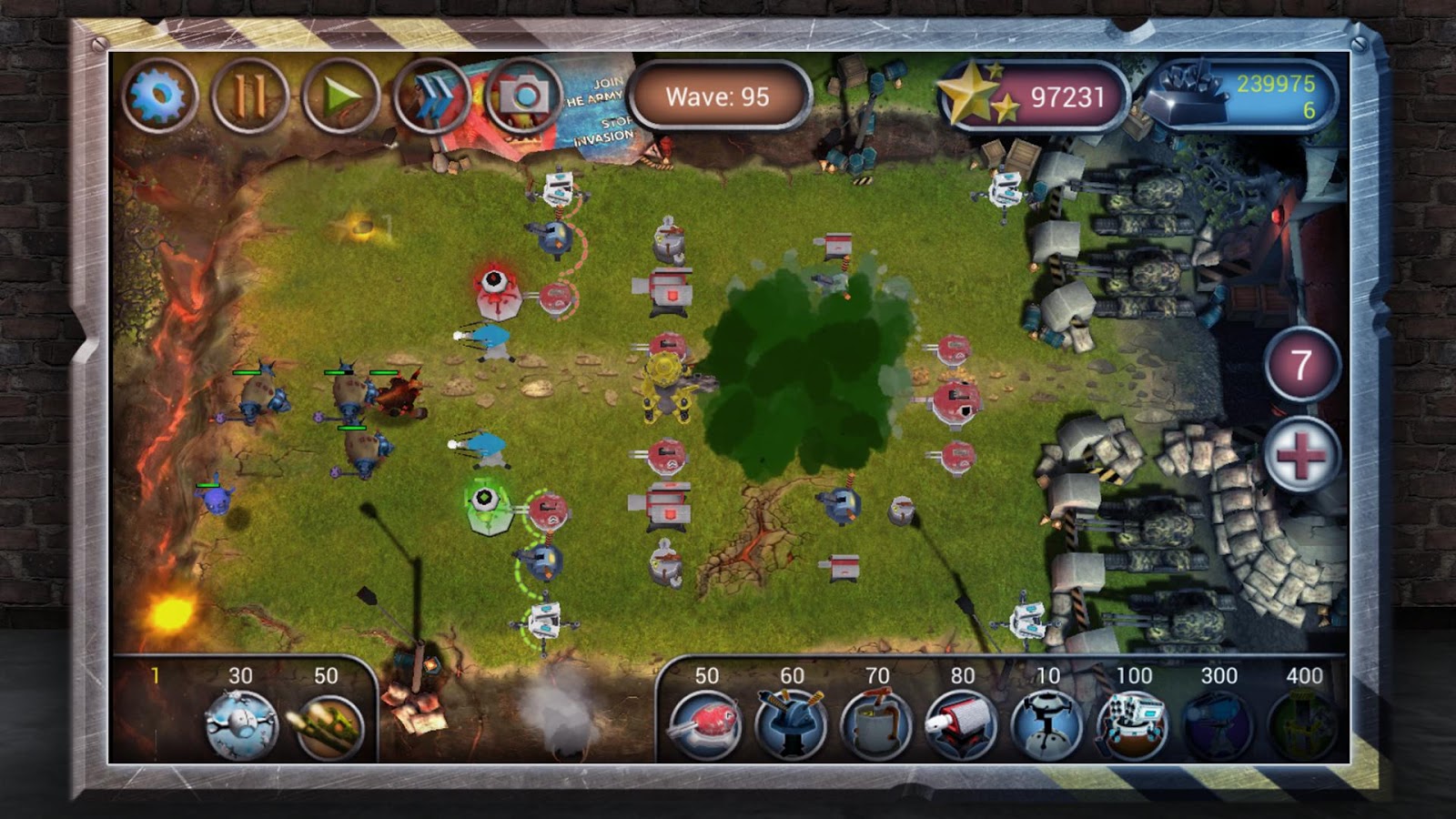Pause the game
This screenshot has height=819, width=1456.
pyautogui.click(x=250, y=96)
